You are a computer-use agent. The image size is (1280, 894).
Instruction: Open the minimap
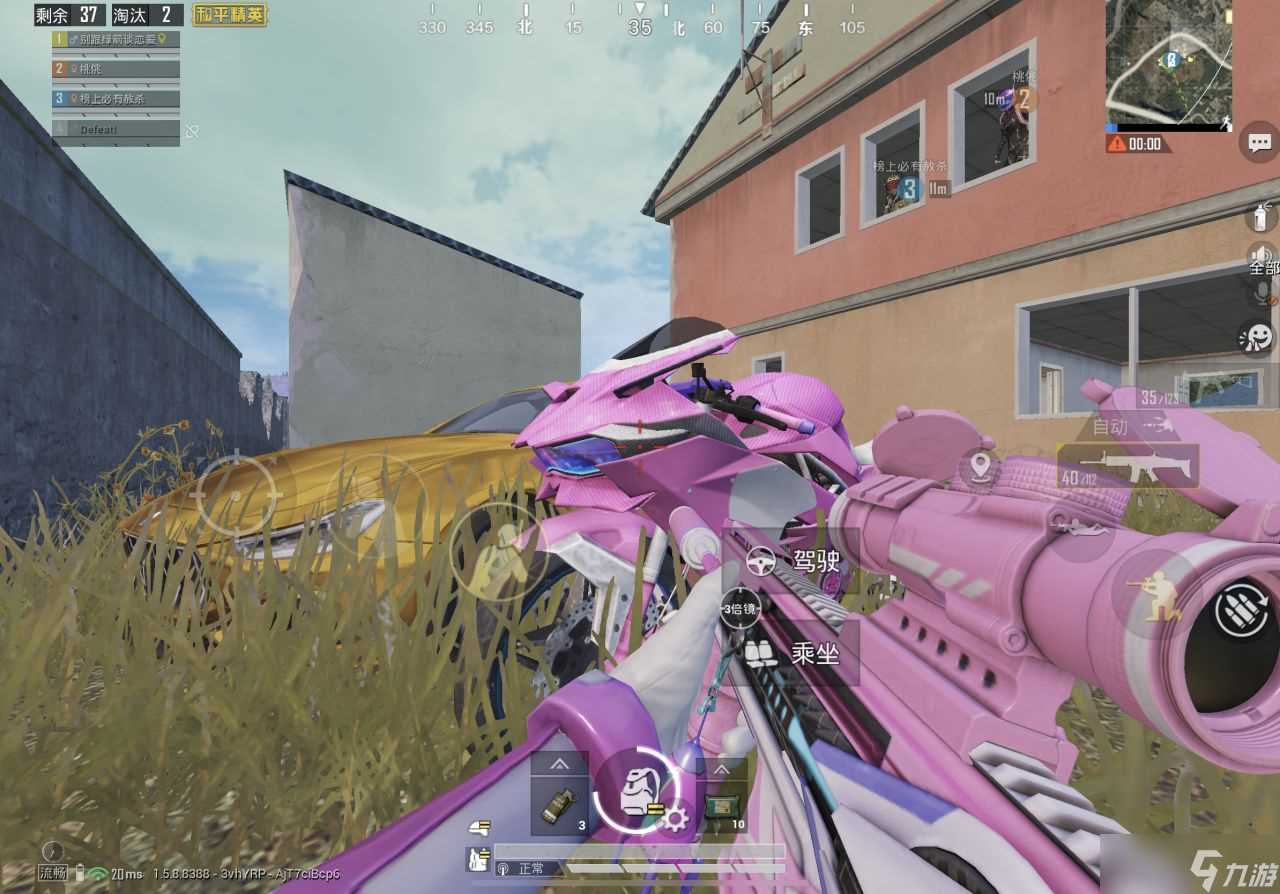1168,62
